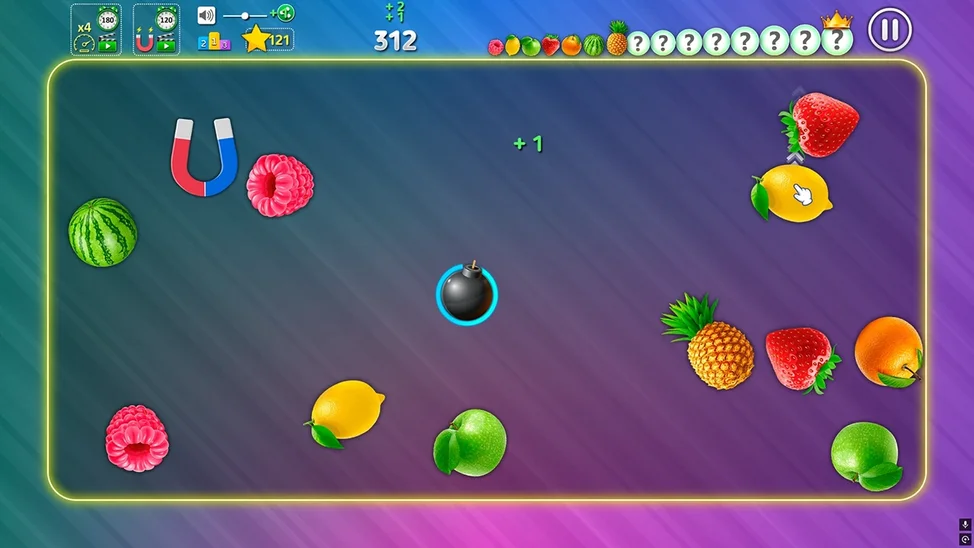Click the crowned question mark bubble
This screenshot has width=974, height=548.
coord(836,40)
